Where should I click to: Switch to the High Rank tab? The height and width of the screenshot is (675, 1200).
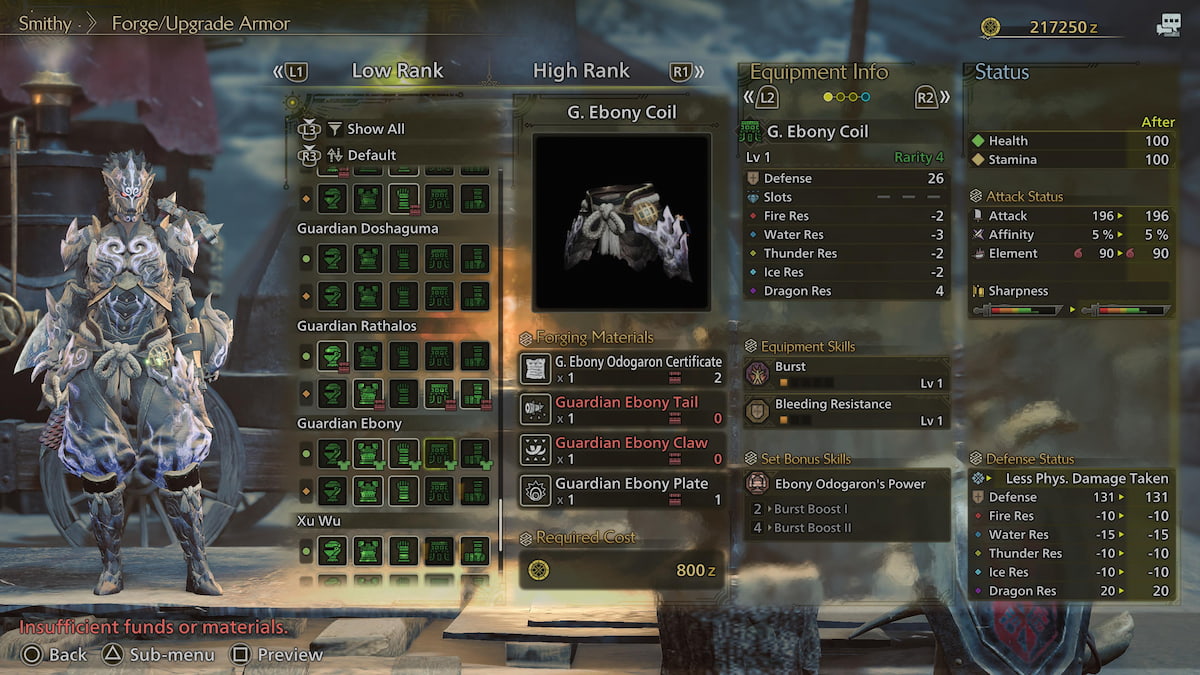click(581, 71)
